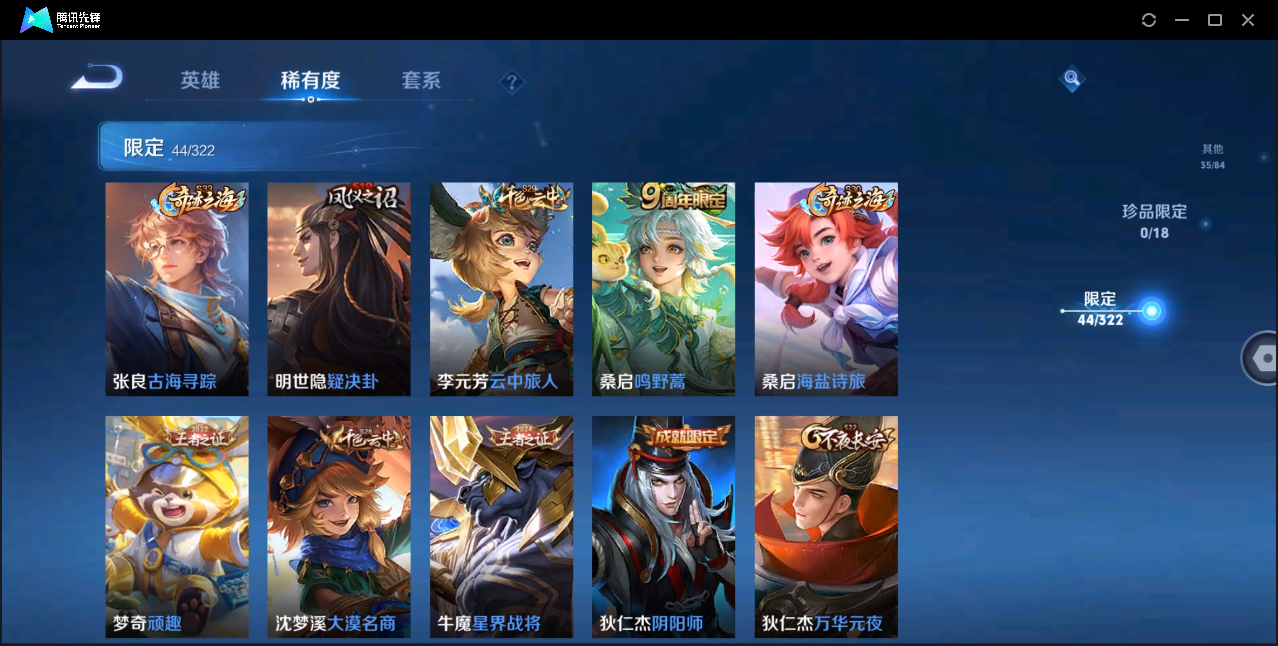
Task: Choose the 牛魔 星界战将 skin card
Action: [x=501, y=526]
